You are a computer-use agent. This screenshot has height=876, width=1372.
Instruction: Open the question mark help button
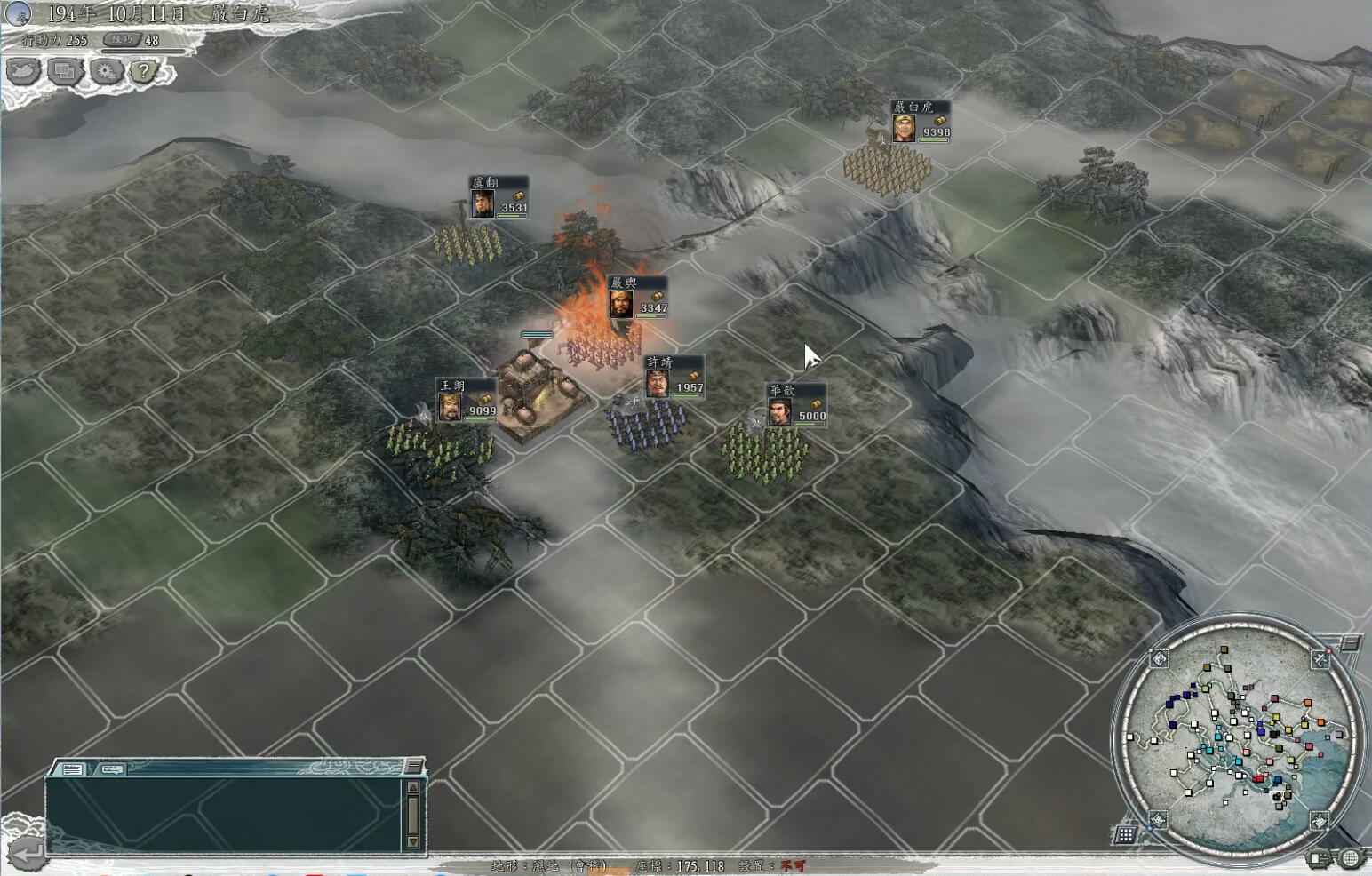[145, 70]
